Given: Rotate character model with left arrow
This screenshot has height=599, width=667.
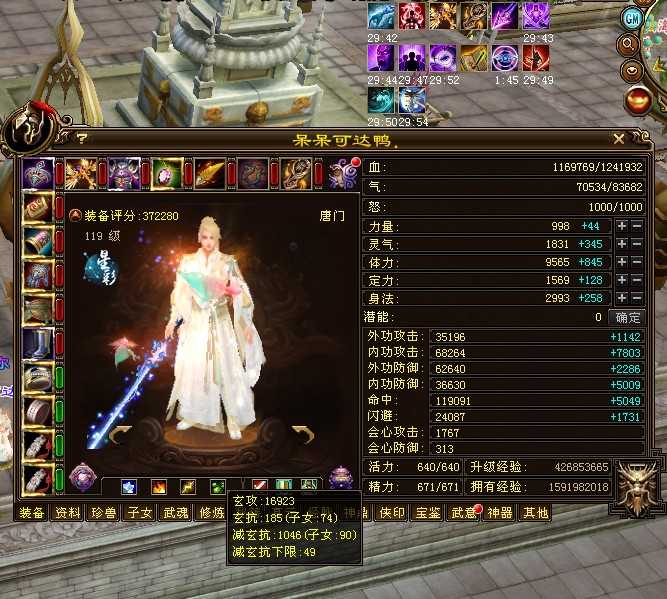Looking at the screenshot, I should pos(120,432).
